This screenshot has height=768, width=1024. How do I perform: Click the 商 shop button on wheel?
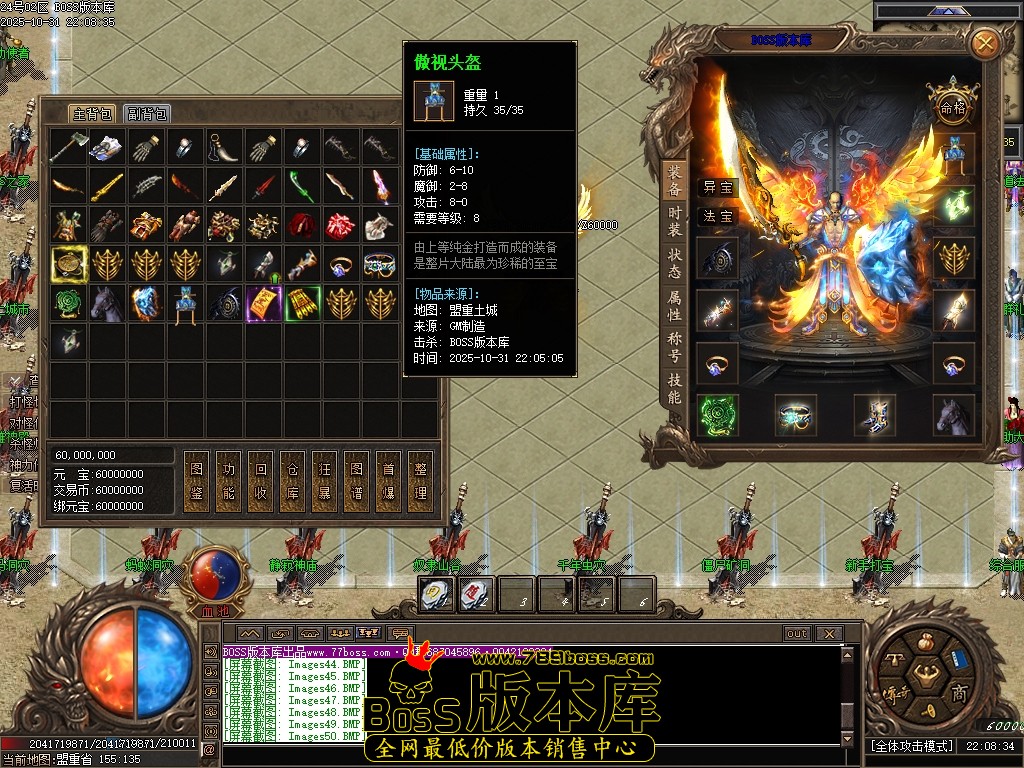point(959,693)
